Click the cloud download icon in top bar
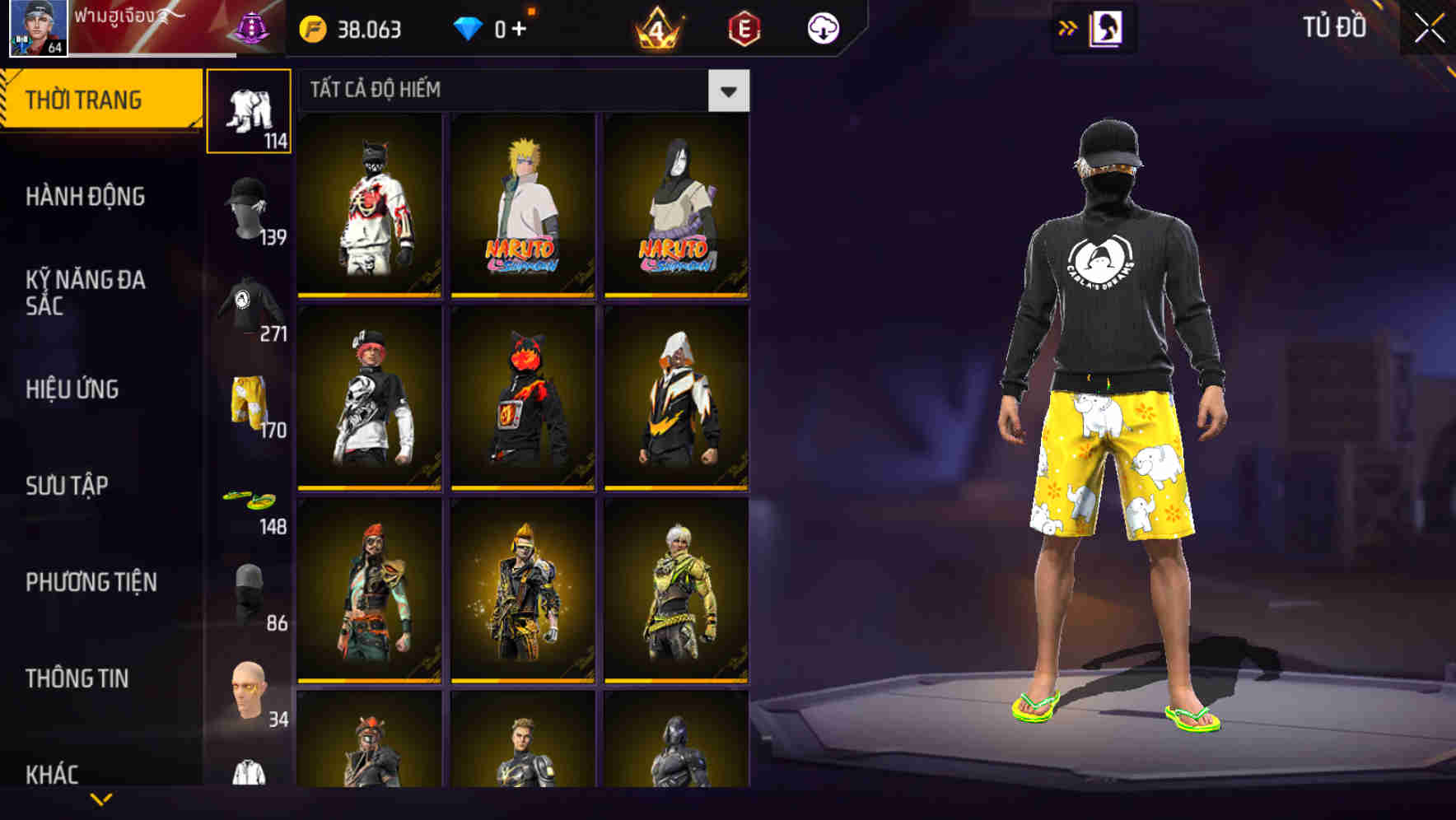The image size is (1456, 820). coord(823,27)
